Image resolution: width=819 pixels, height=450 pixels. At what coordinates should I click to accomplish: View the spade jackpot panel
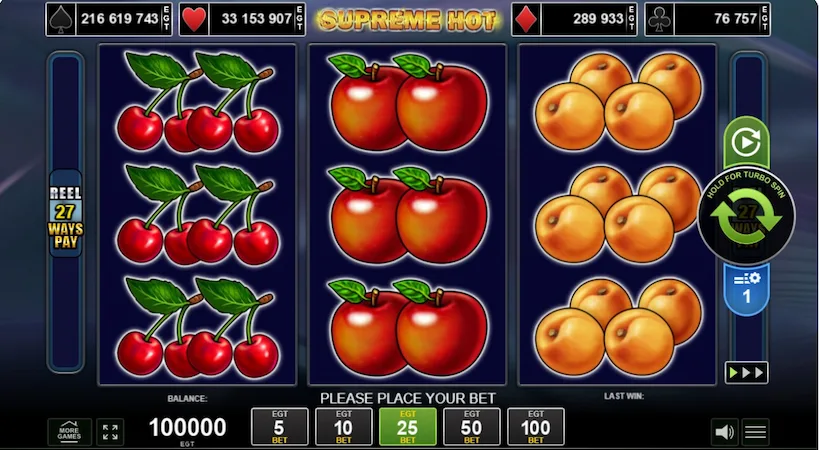103,19
